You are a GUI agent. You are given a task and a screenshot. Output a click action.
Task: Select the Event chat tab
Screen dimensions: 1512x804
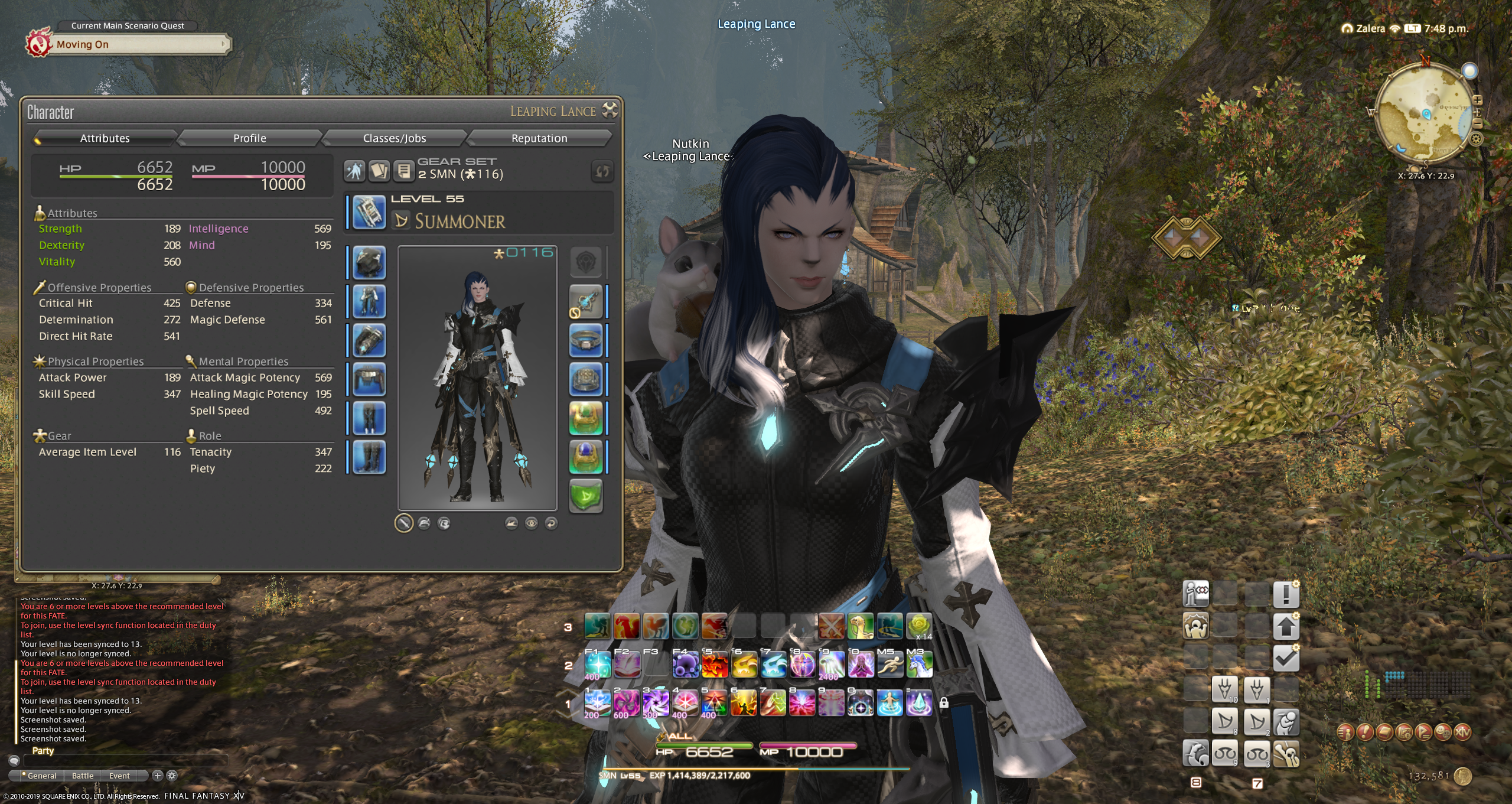click(119, 776)
